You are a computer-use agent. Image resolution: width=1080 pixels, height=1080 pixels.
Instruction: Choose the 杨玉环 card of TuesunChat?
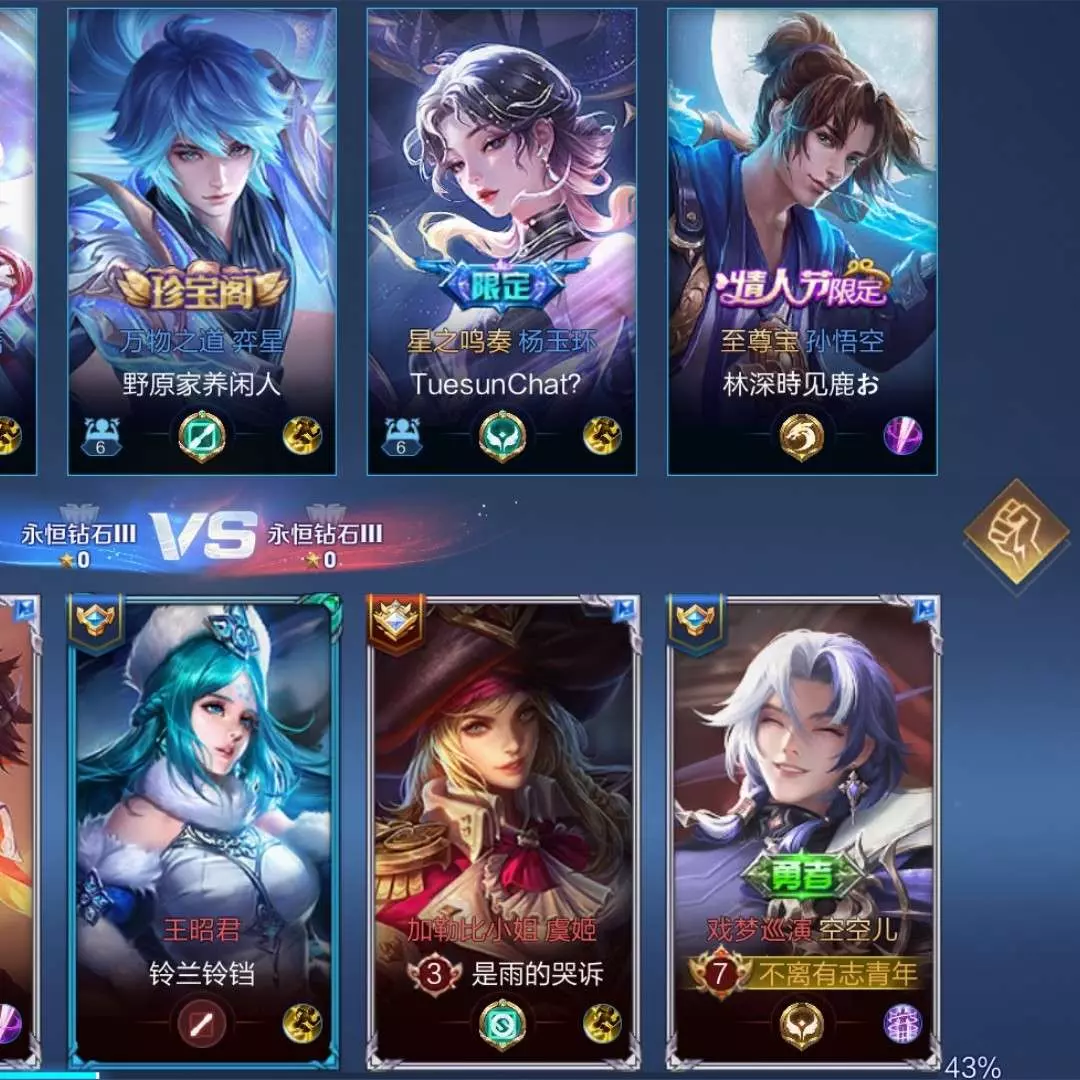[502, 240]
